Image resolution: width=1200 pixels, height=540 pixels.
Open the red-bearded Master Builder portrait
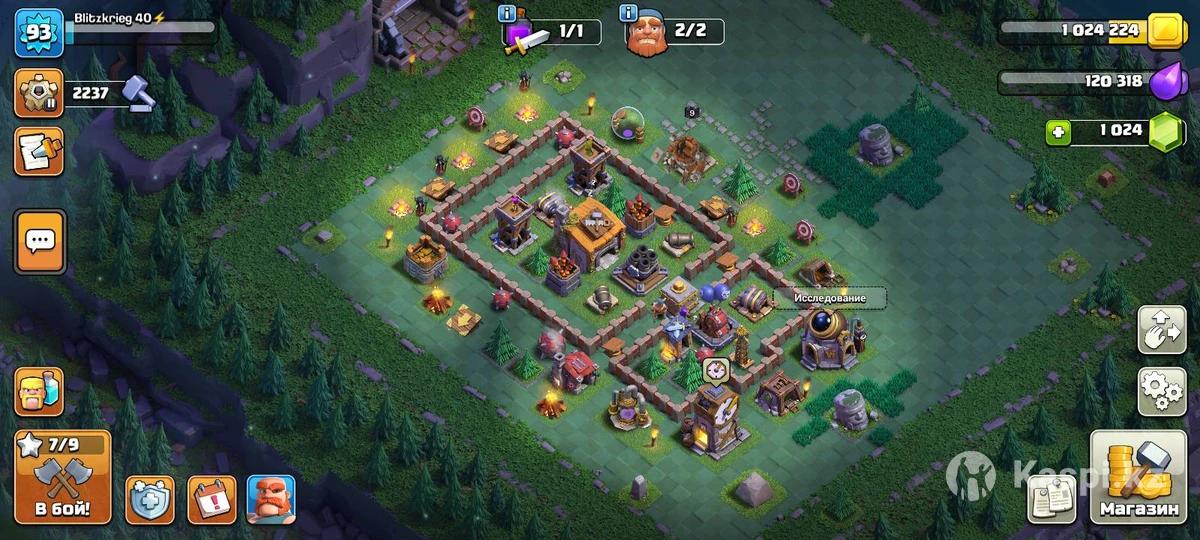[271, 498]
